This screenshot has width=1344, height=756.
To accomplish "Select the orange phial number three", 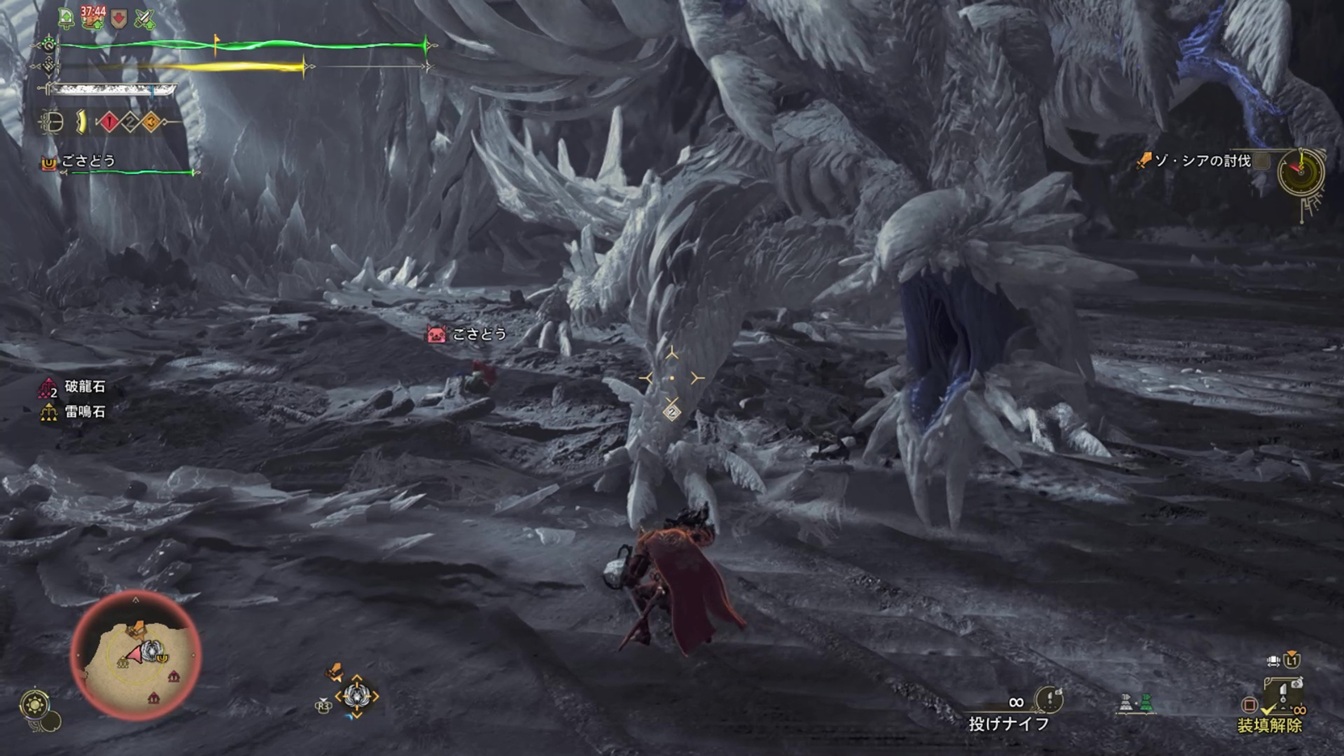I will tap(150, 123).
